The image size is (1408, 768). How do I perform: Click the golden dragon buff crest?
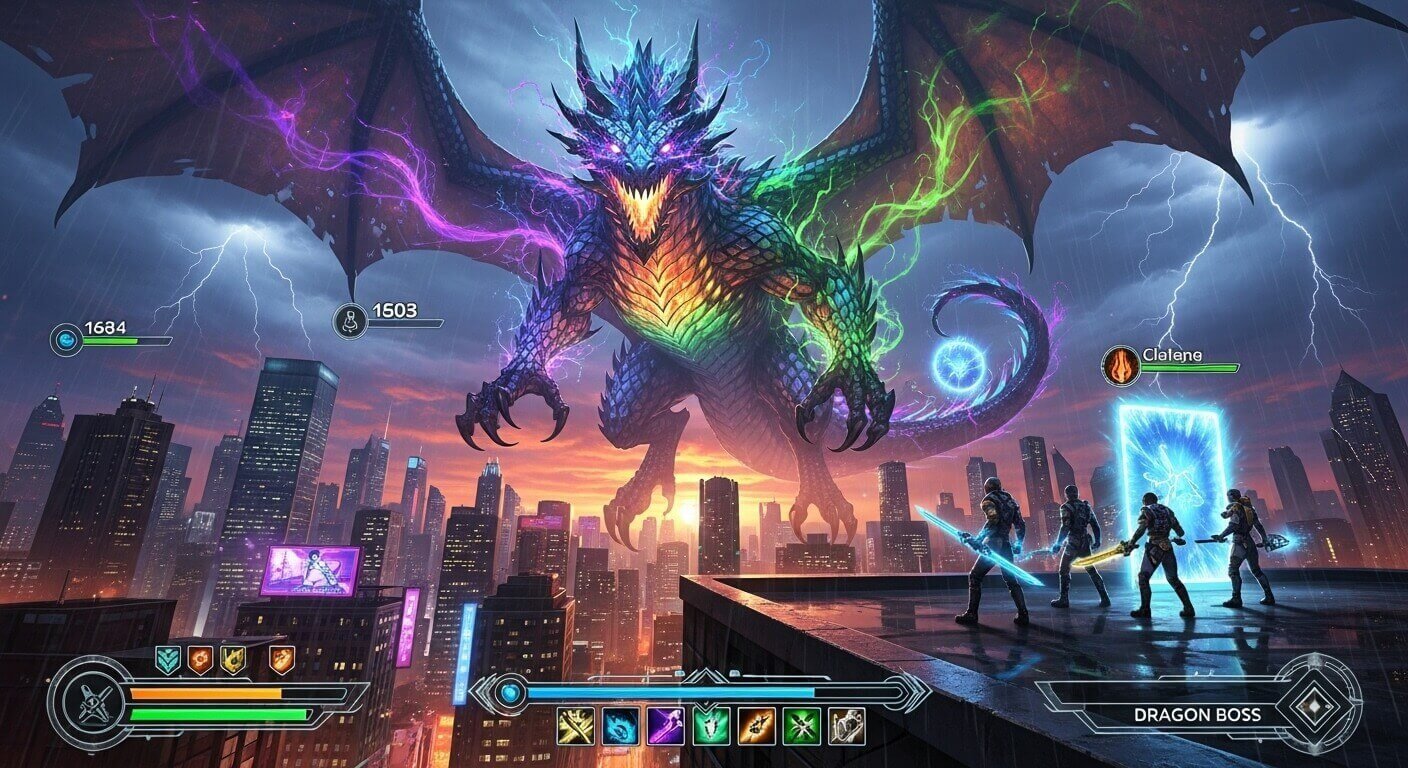pyautogui.click(x=233, y=658)
